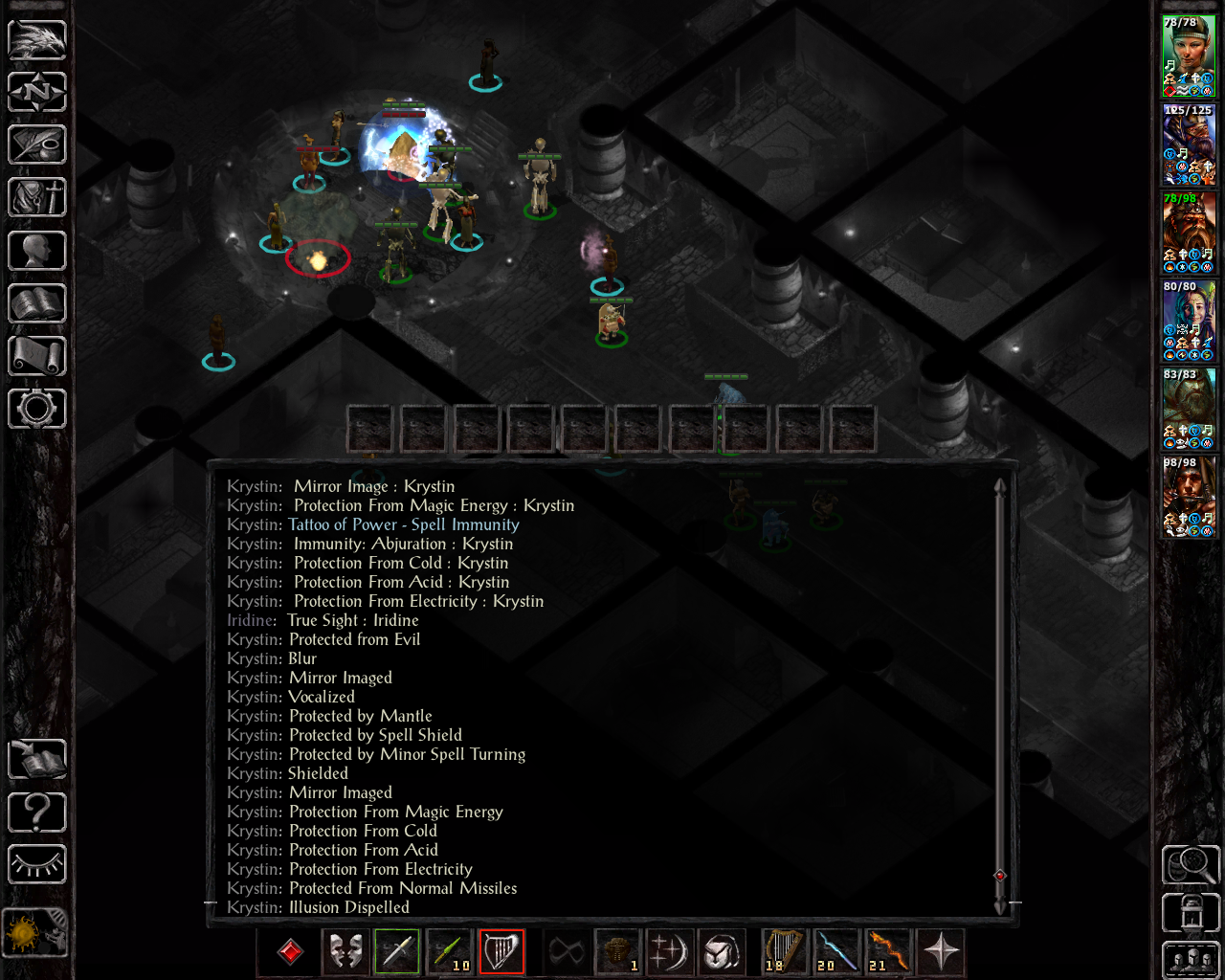Click the question mark help button

(x=37, y=813)
